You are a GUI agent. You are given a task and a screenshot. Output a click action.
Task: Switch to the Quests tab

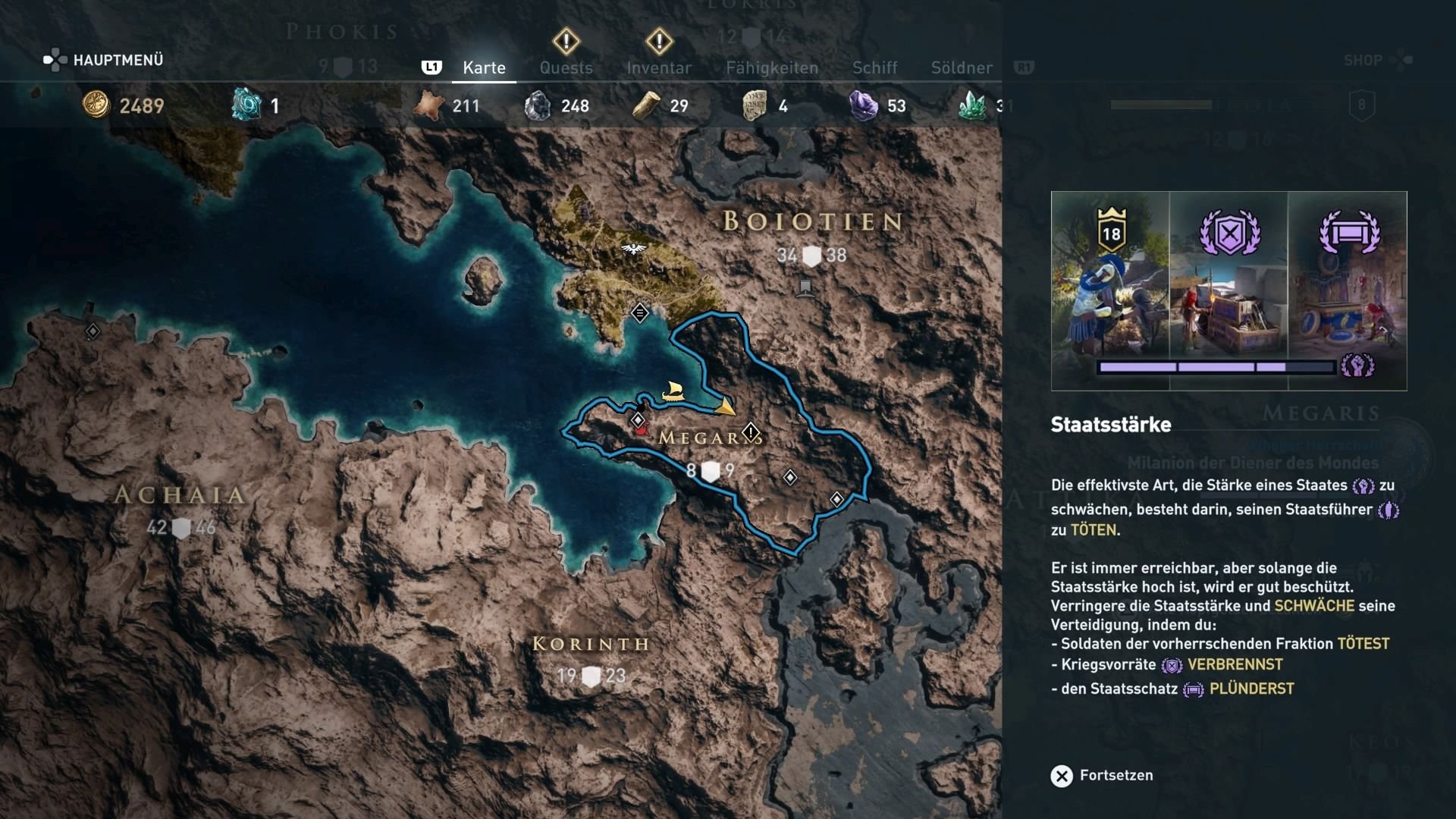point(566,67)
